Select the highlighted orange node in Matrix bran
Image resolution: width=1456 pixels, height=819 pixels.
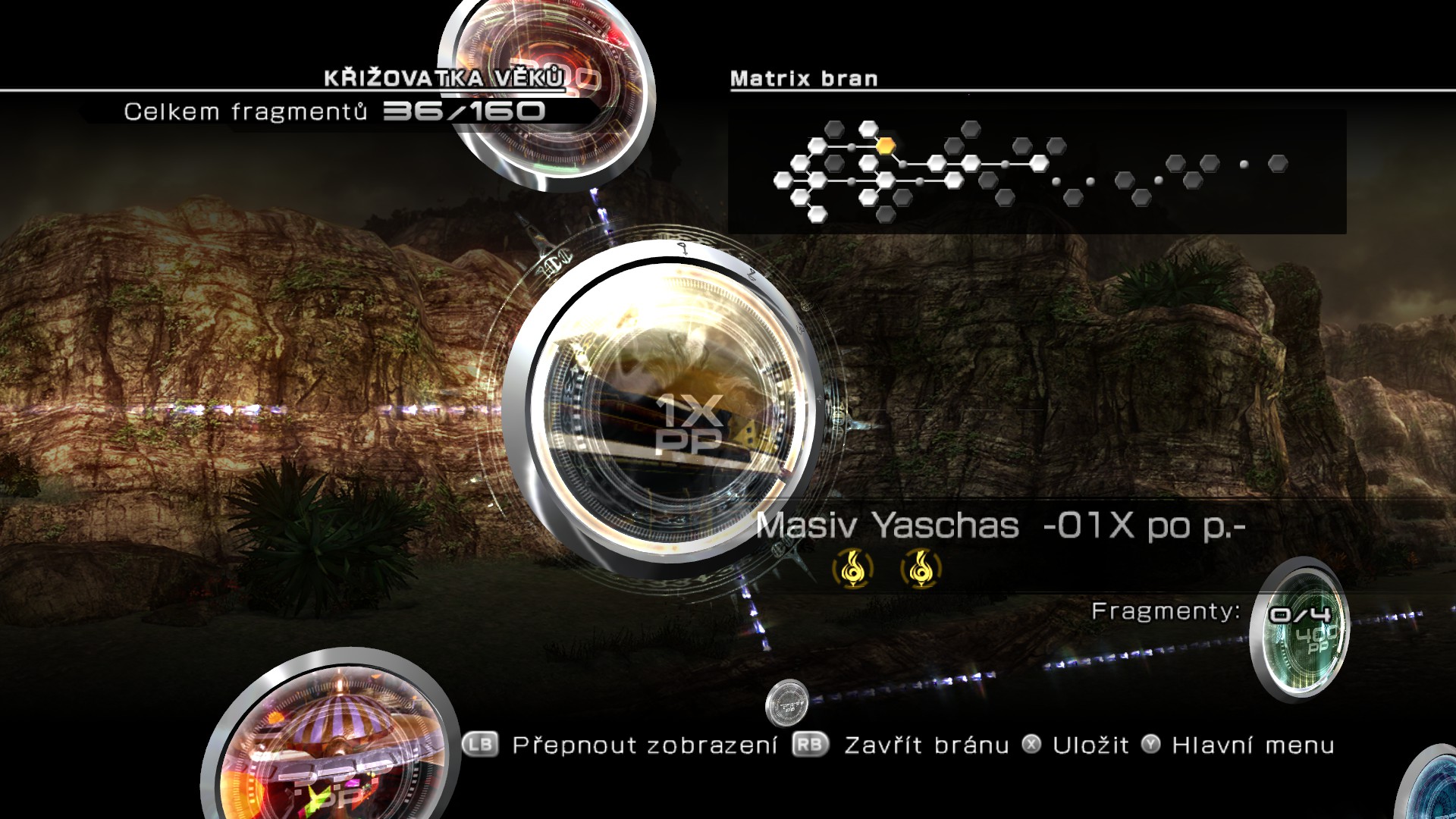click(x=885, y=145)
